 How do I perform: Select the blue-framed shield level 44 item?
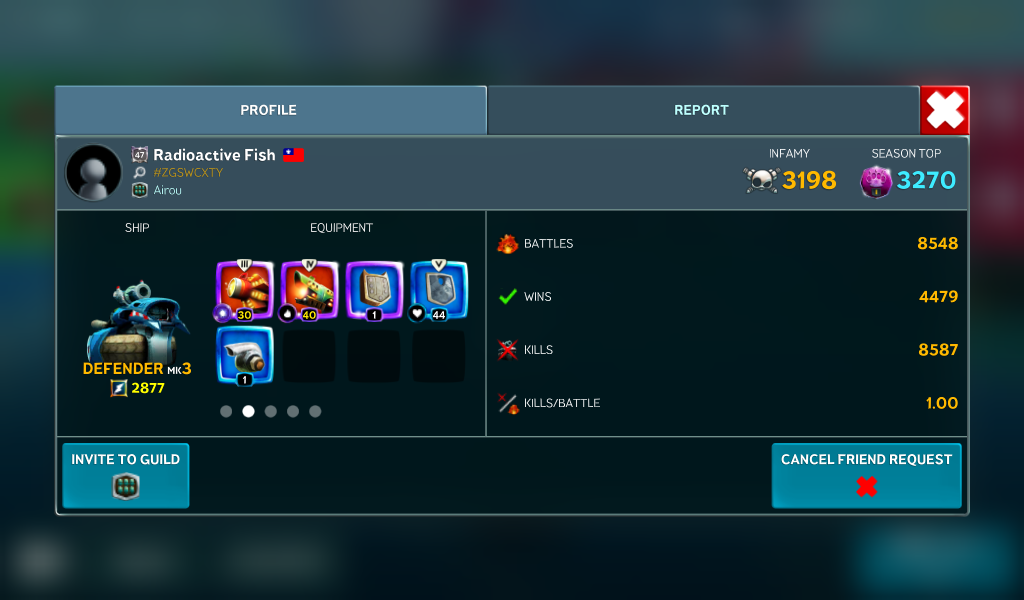[439, 291]
